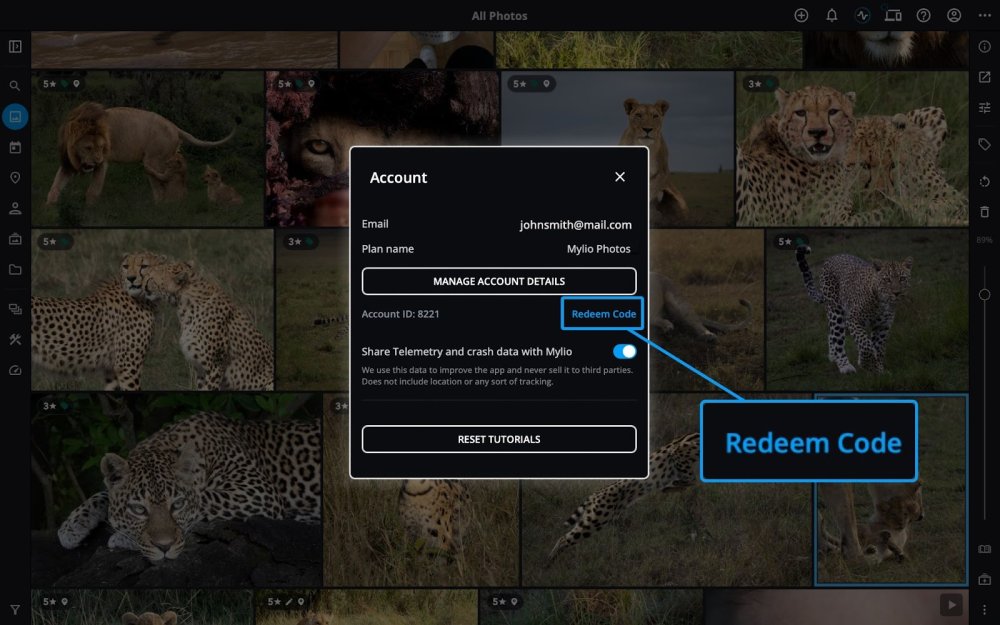Viewport: 1000px width, 625px height.
Task: Switch to the calendar view
Action: [x=15, y=147]
